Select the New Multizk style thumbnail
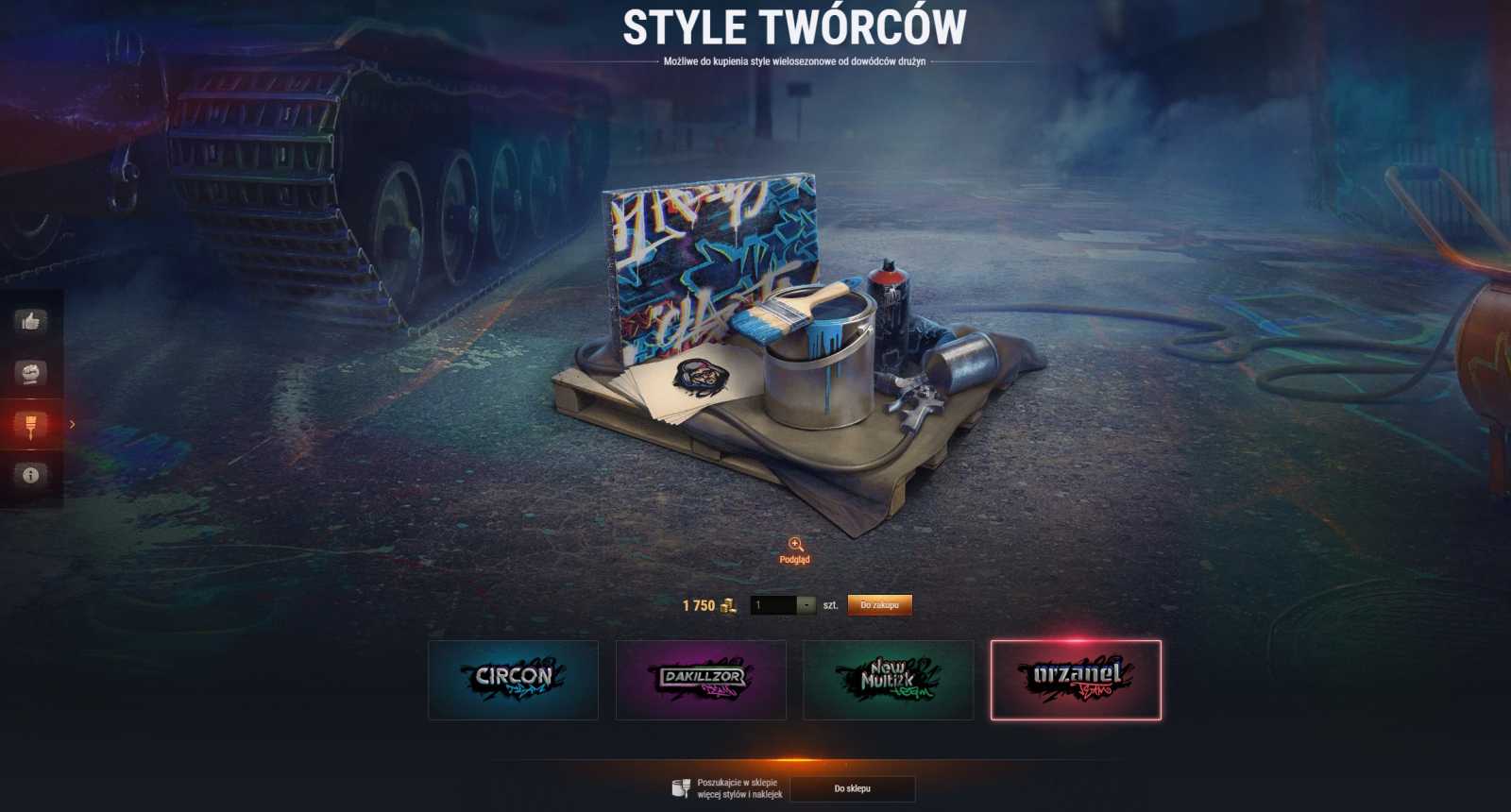The image size is (1511, 812). pyautogui.click(x=889, y=679)
